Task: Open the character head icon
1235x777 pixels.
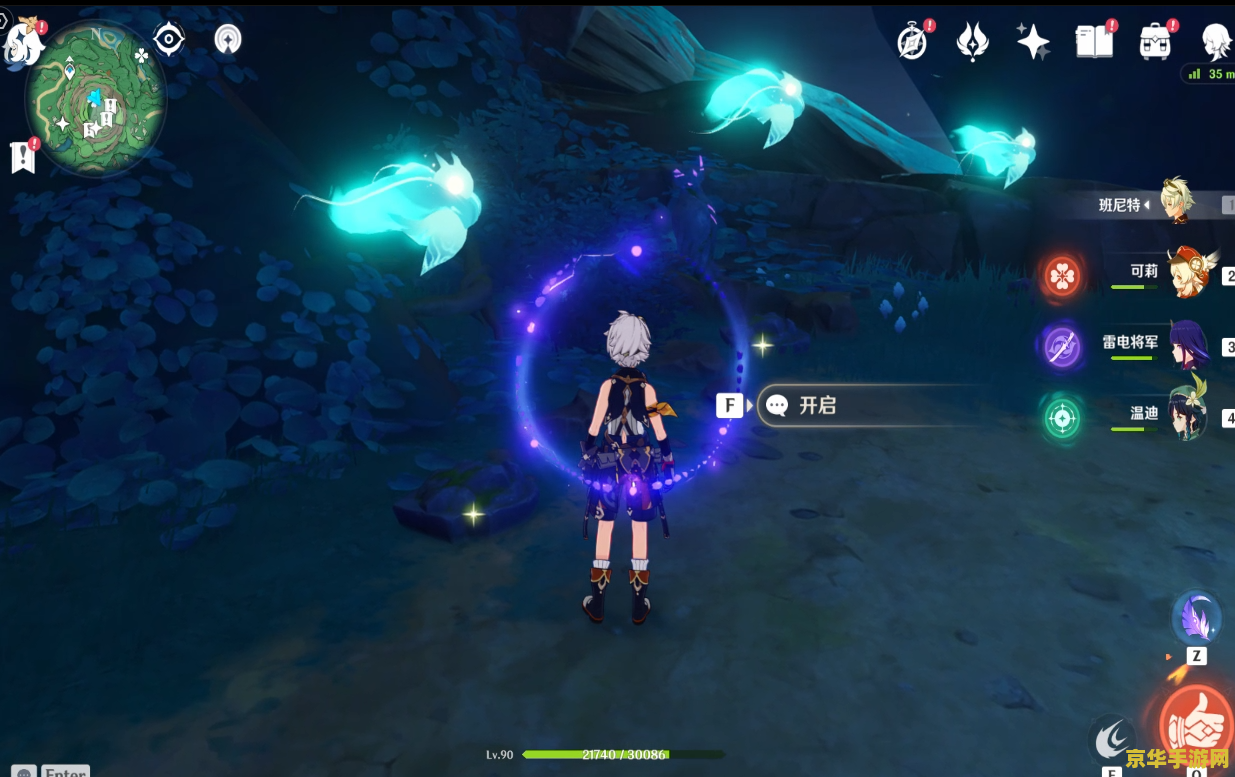Action: [x=1215, y=42]
